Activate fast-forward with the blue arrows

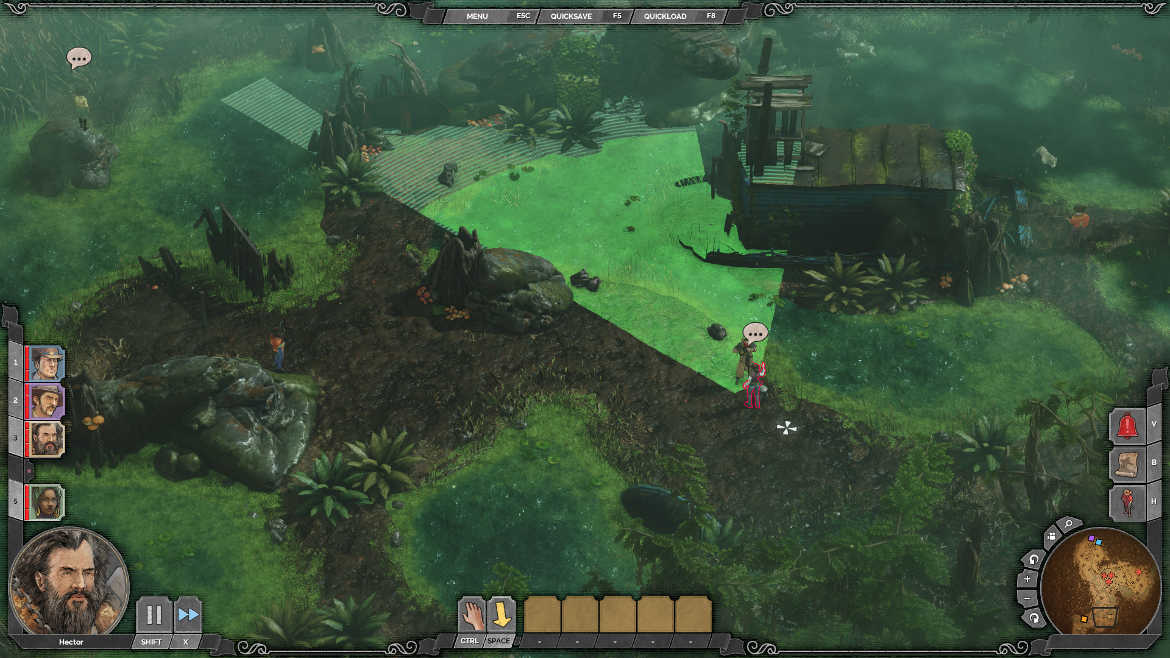pyautogui.click(x=187, y=615)
